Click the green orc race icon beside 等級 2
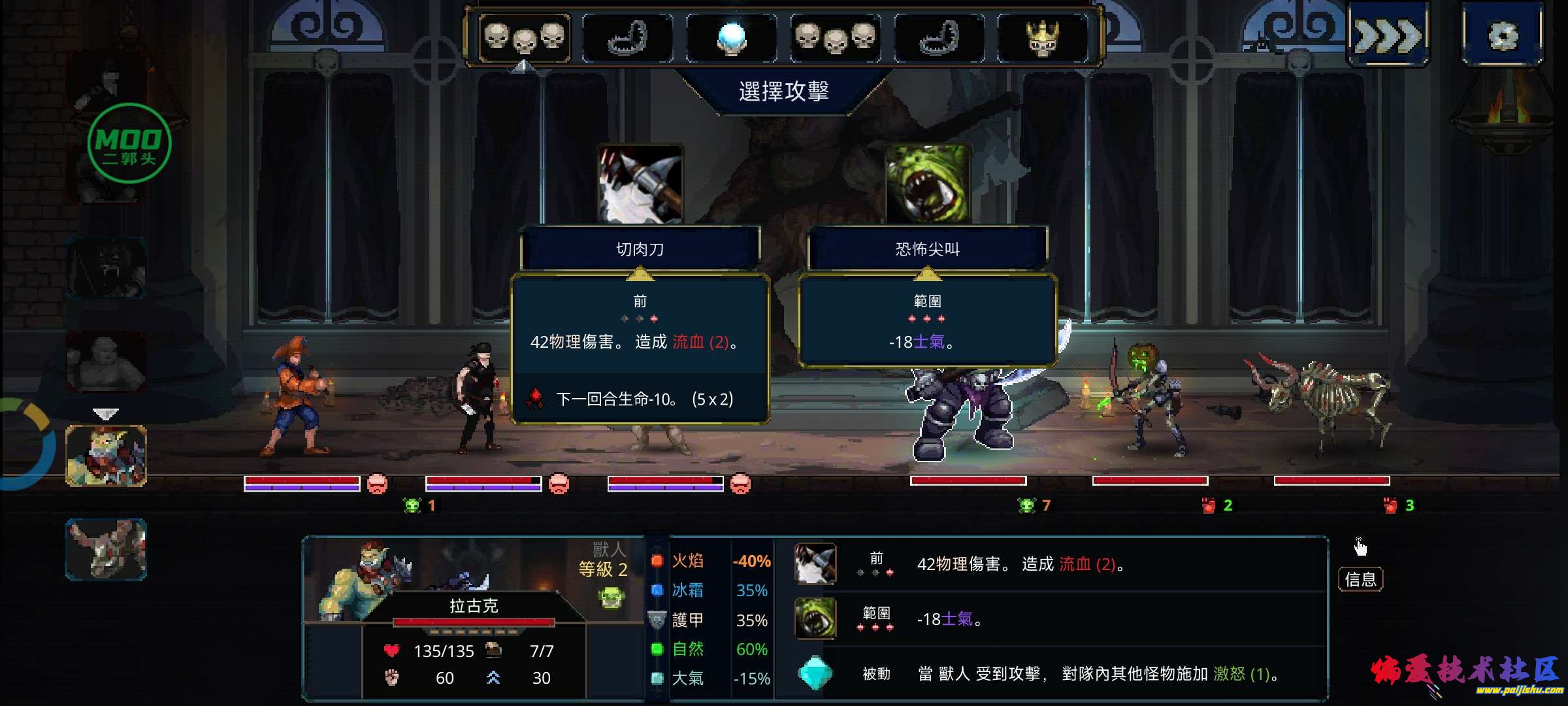This screenshot has width=1568, height=706. click(x=612, y=597)
